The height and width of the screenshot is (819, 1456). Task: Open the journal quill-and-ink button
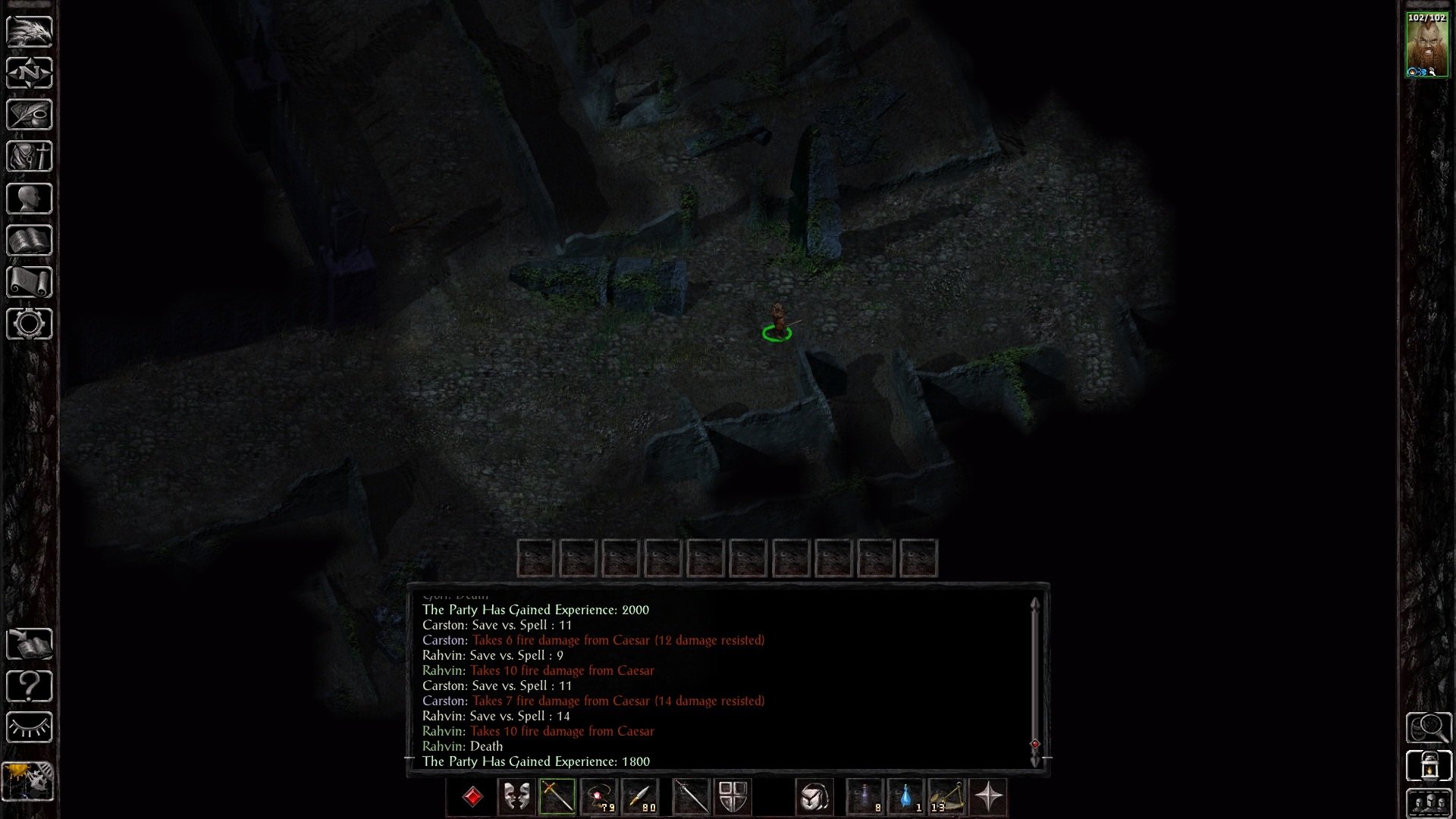(30, 115)
